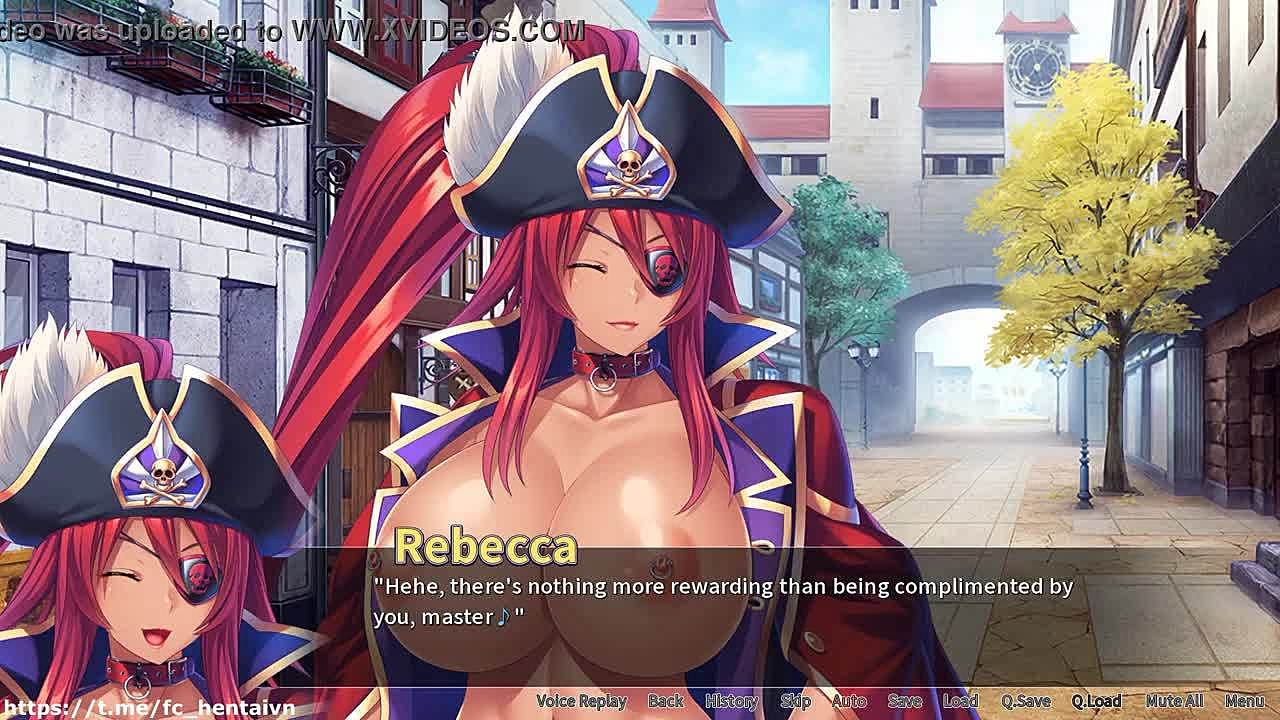Image resolution: width=1280 pixels, height=720 pixels.
Task: Activate Skip to fast-forward dialogue
Action: 795,701
